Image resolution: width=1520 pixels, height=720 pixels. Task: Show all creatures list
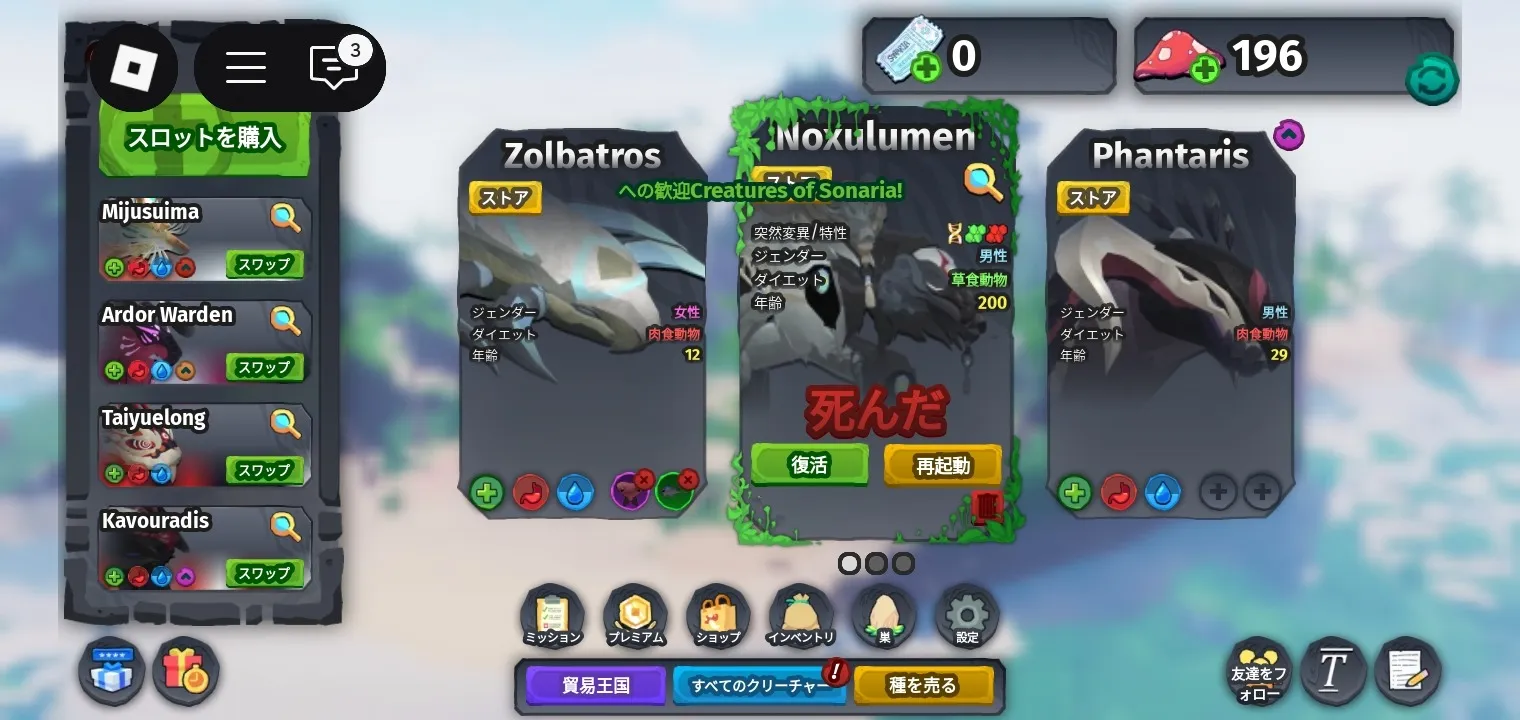(x=760, y=686)
